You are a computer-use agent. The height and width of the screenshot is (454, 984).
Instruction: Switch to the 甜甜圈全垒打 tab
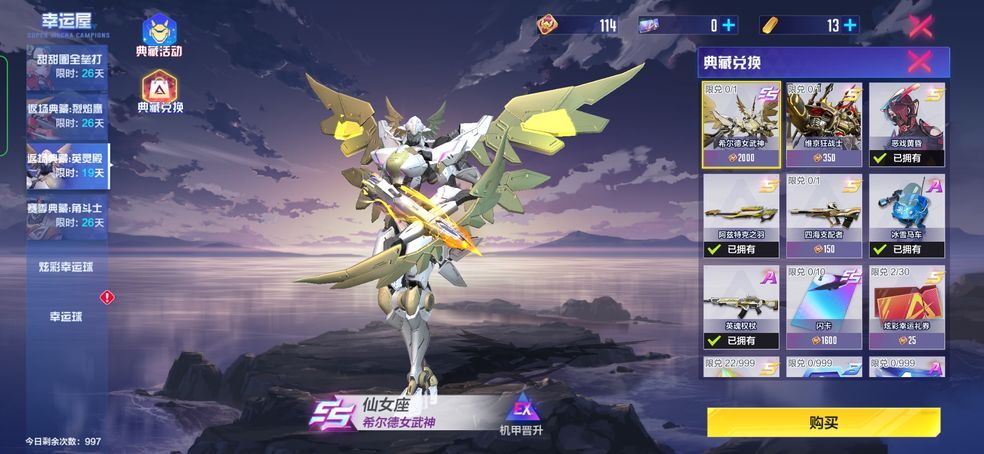(x=68, y=66)
